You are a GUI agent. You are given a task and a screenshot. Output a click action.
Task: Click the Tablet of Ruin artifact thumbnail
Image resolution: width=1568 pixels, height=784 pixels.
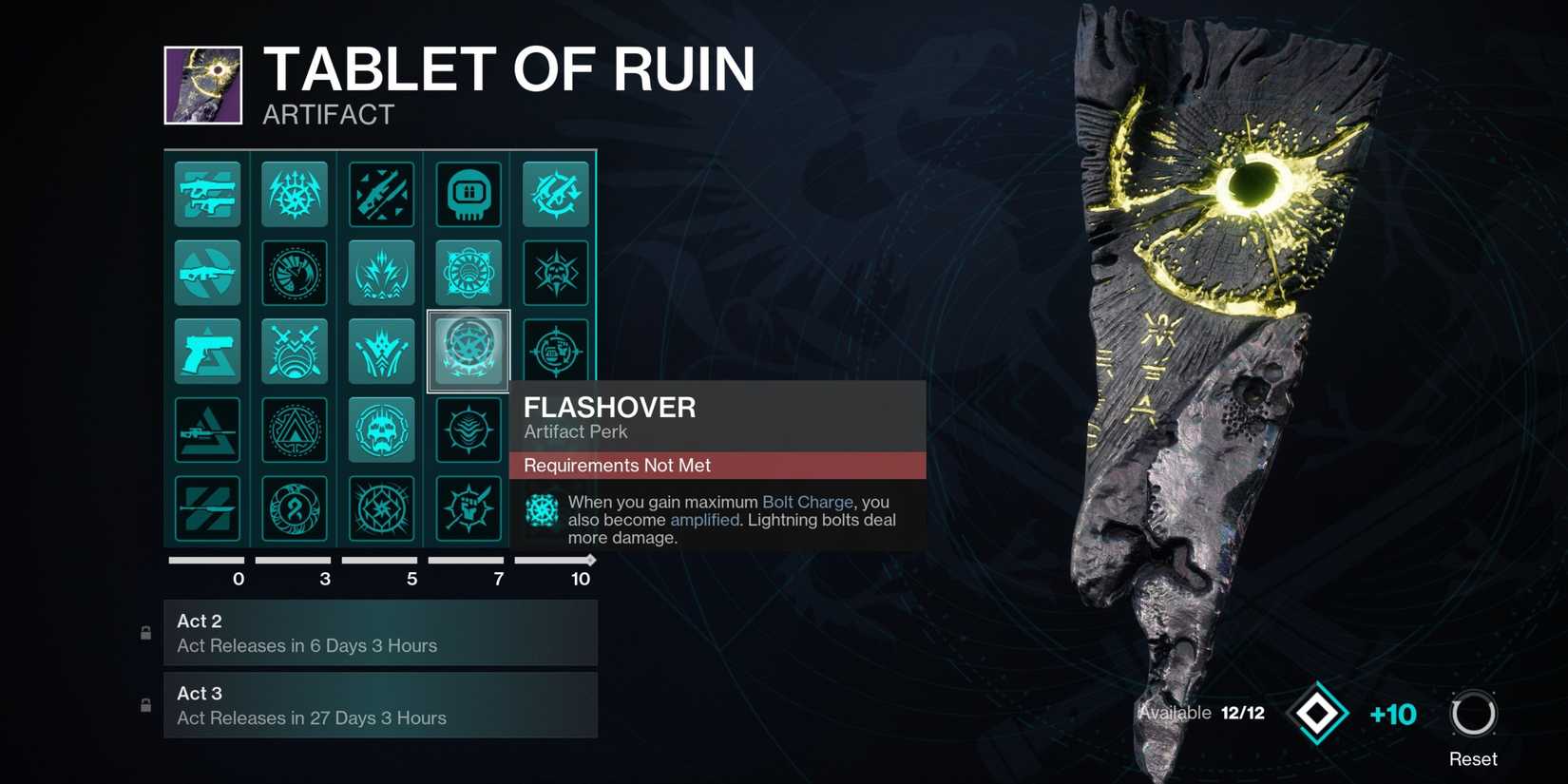[x=202, y=86]
